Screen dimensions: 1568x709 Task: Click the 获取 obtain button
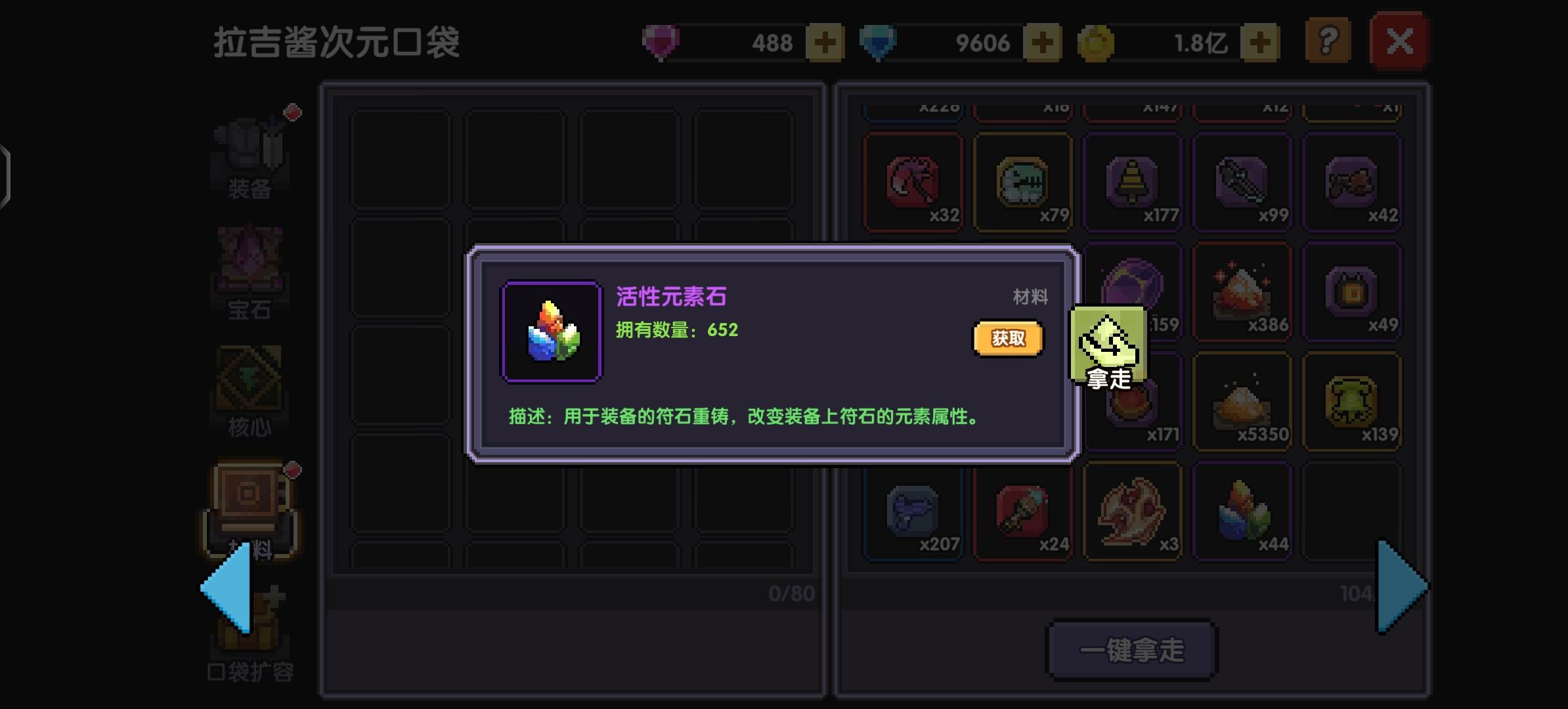pyautogui.click(x=1009, y=337)
